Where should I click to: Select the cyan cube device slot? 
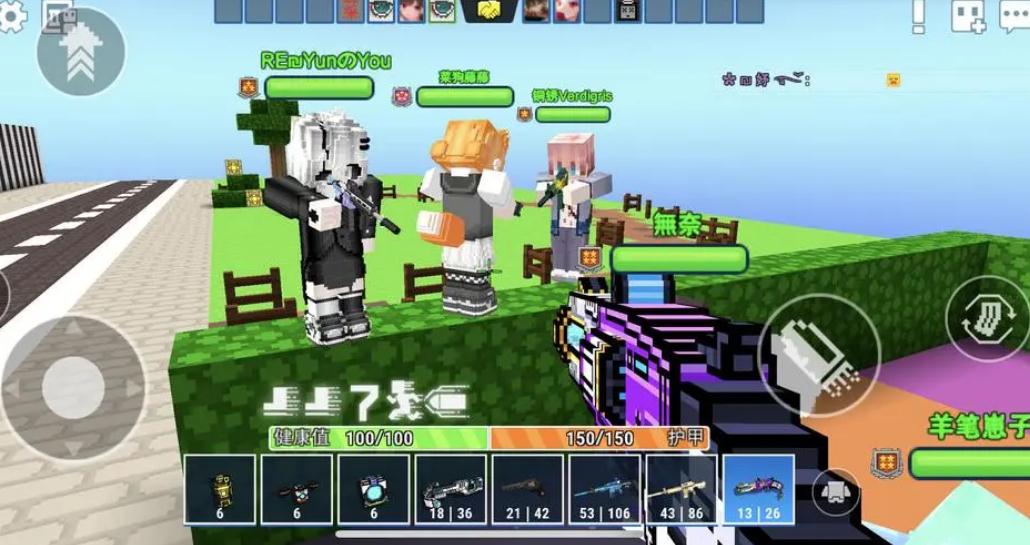point(374,490)
